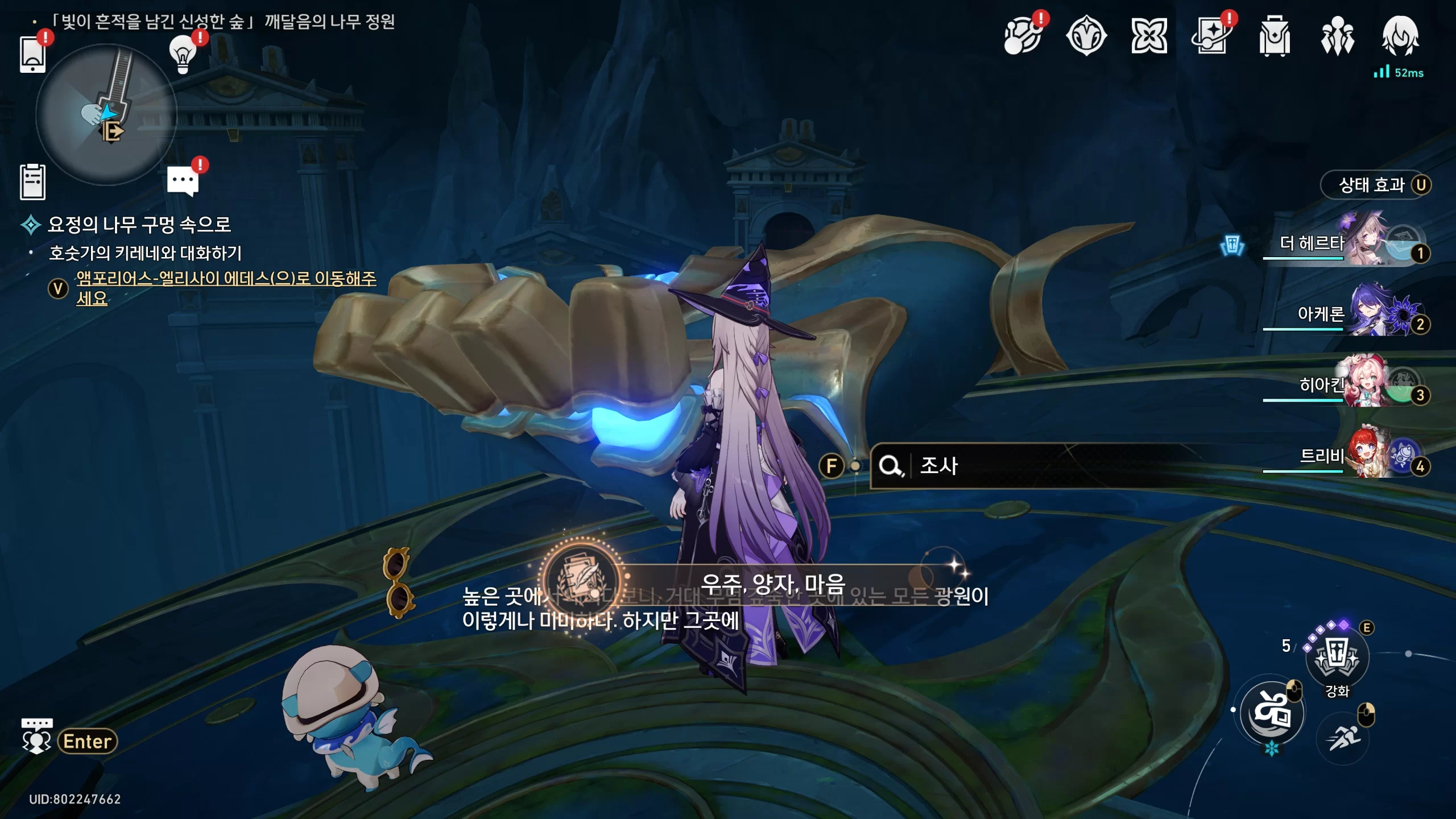Image resolution: width=1456 pixels, height=819 pixels.
Task: Open the quest clipboard icon
Action: (32, 182)
